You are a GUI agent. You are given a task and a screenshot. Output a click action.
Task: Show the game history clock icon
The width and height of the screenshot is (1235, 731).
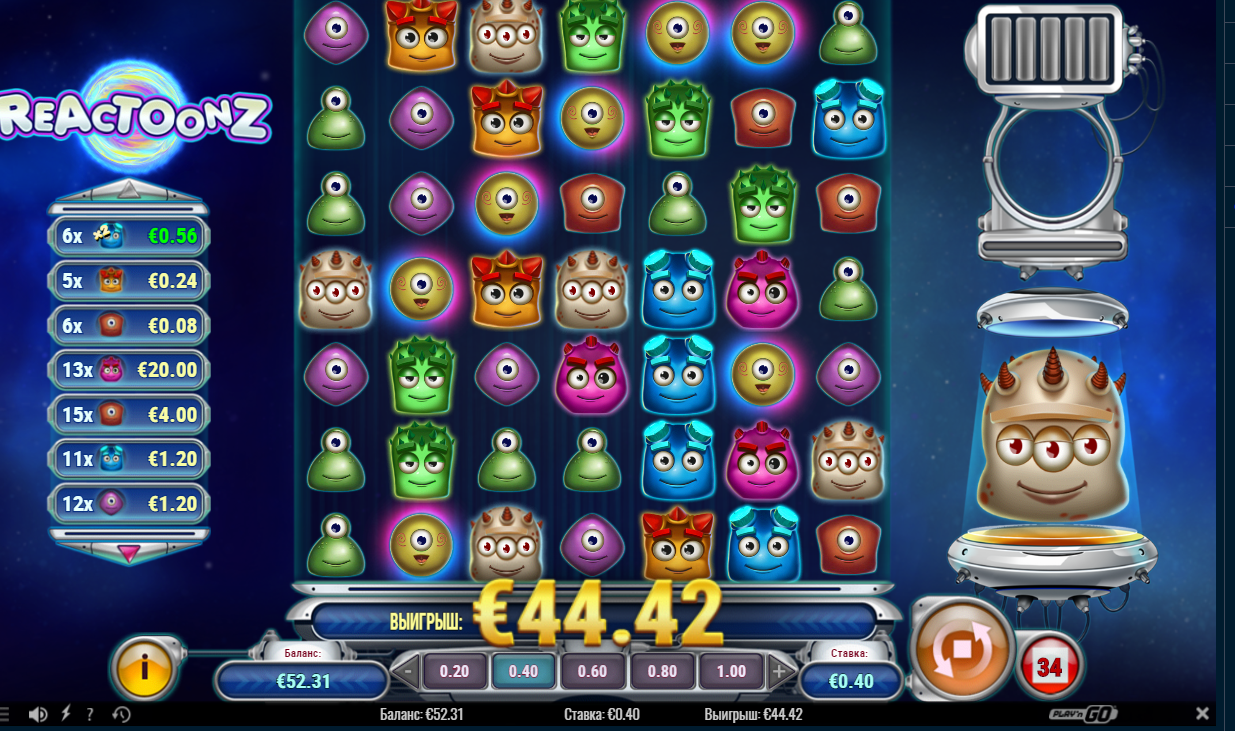[121, 714]
